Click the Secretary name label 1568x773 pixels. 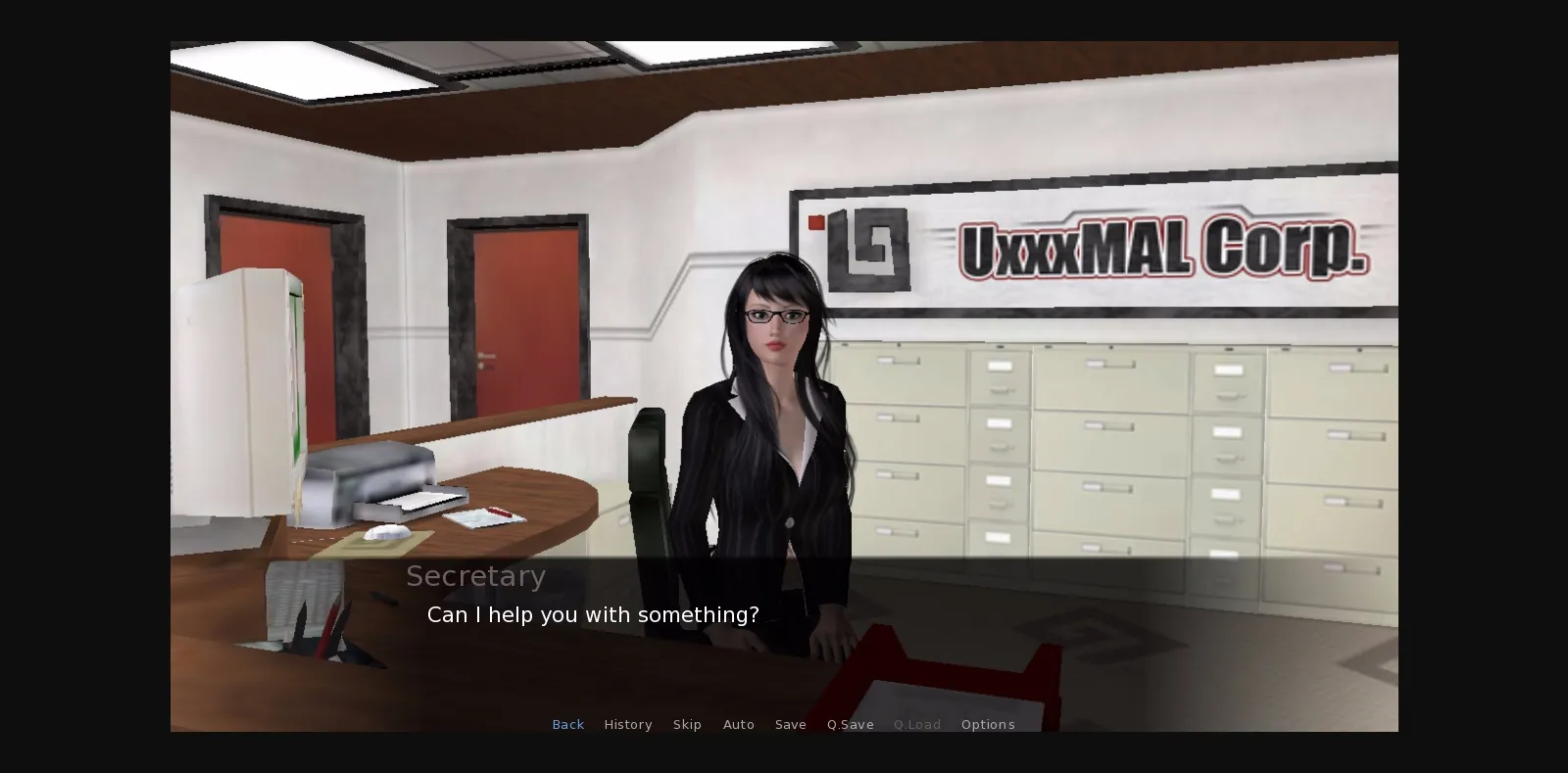(476, 576)
